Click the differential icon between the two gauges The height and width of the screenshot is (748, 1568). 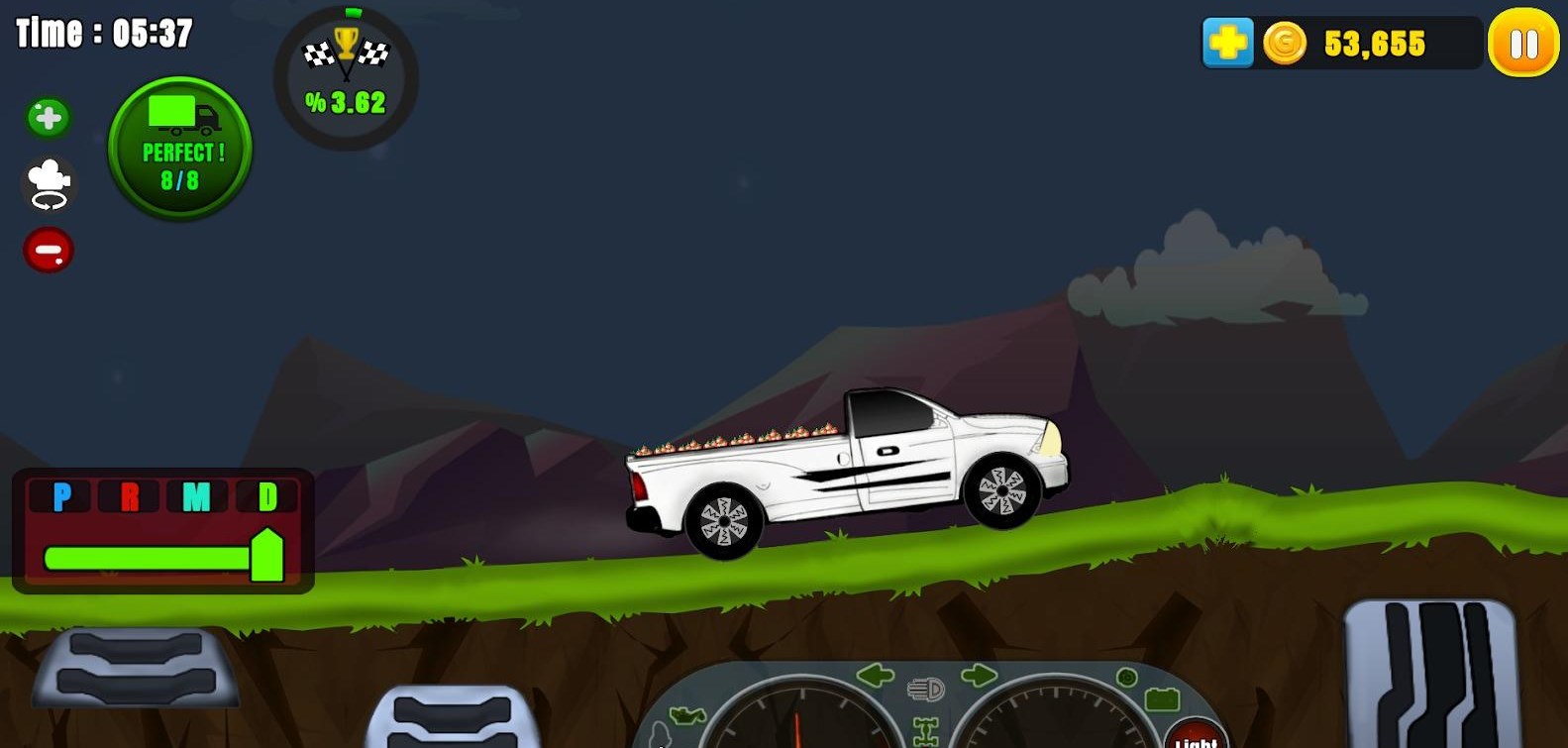pos(925,733)
